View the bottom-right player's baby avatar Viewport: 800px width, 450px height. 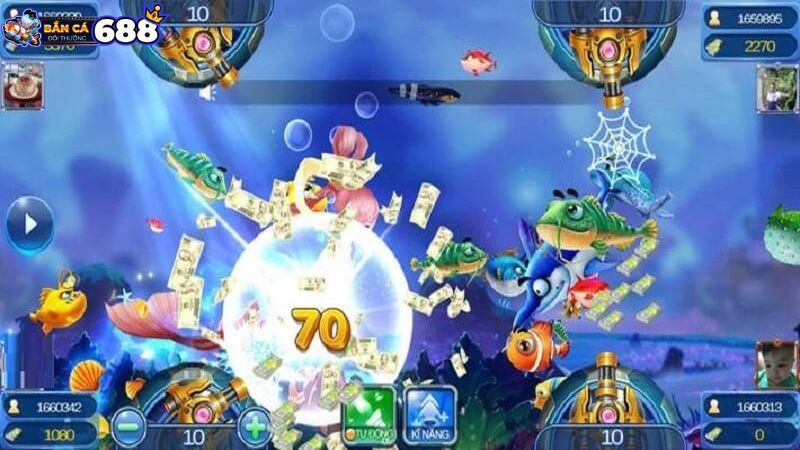coord(776,362)
